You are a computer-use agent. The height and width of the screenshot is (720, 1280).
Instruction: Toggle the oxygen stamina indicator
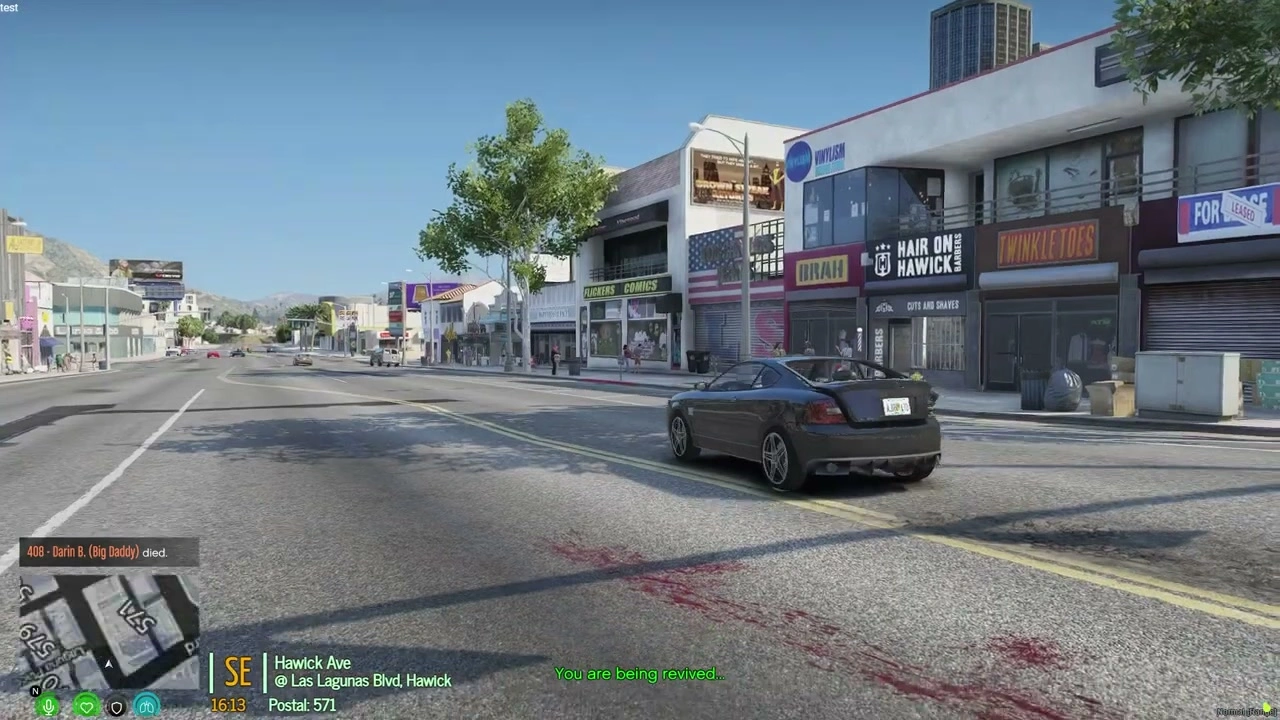coord(146,707)
